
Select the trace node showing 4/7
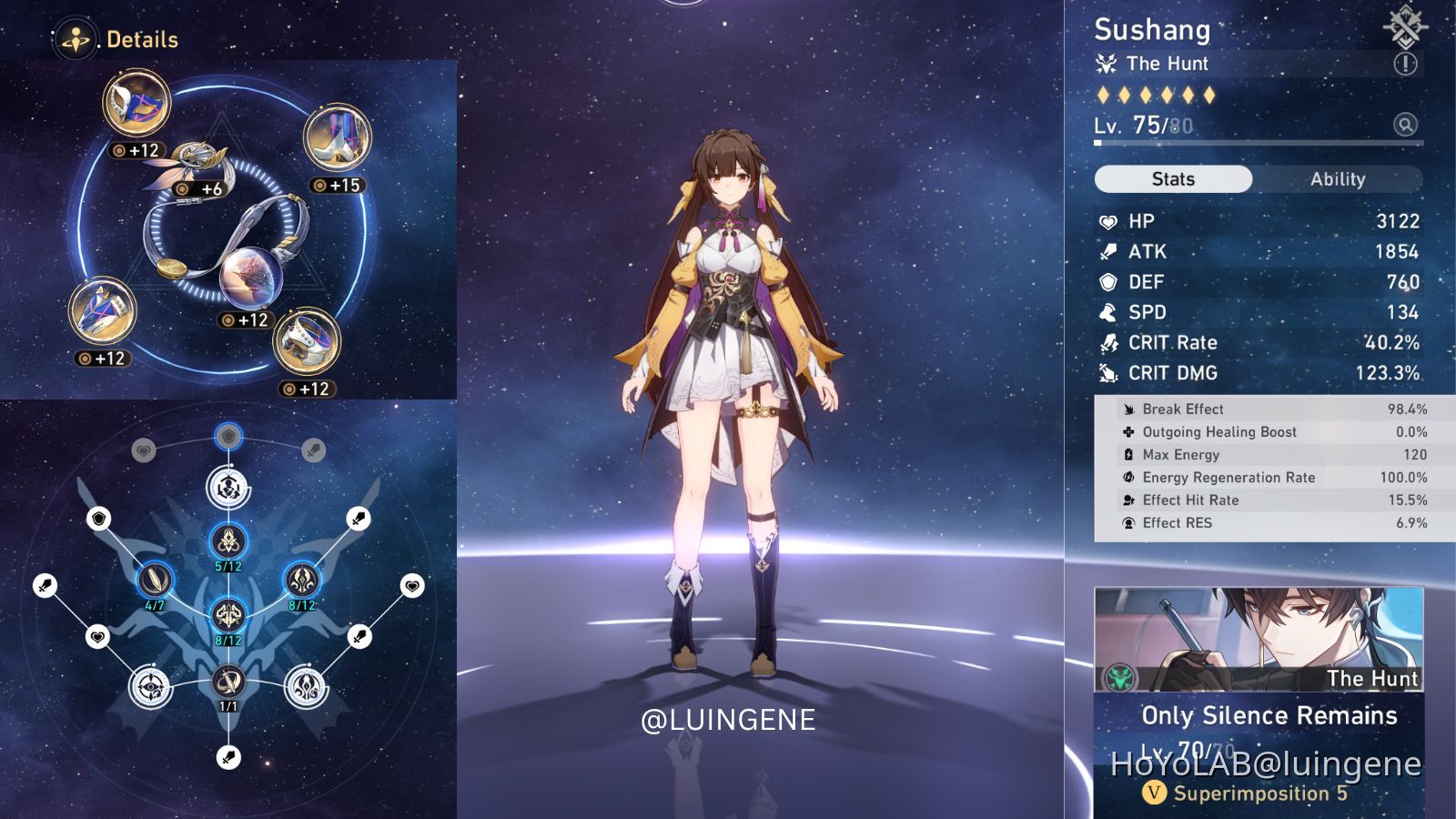coord(155,579)
